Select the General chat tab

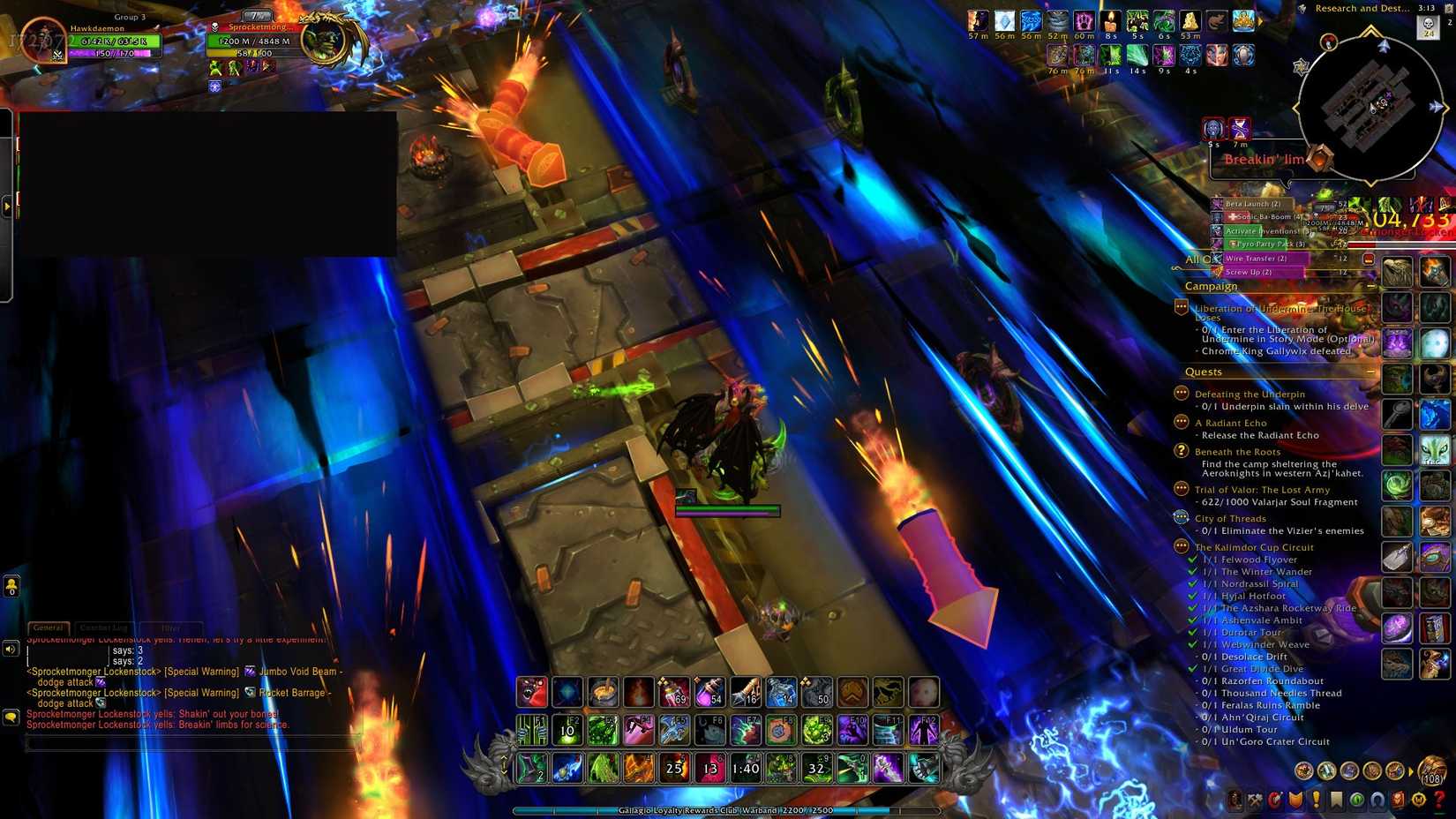(x=49, y=627)
